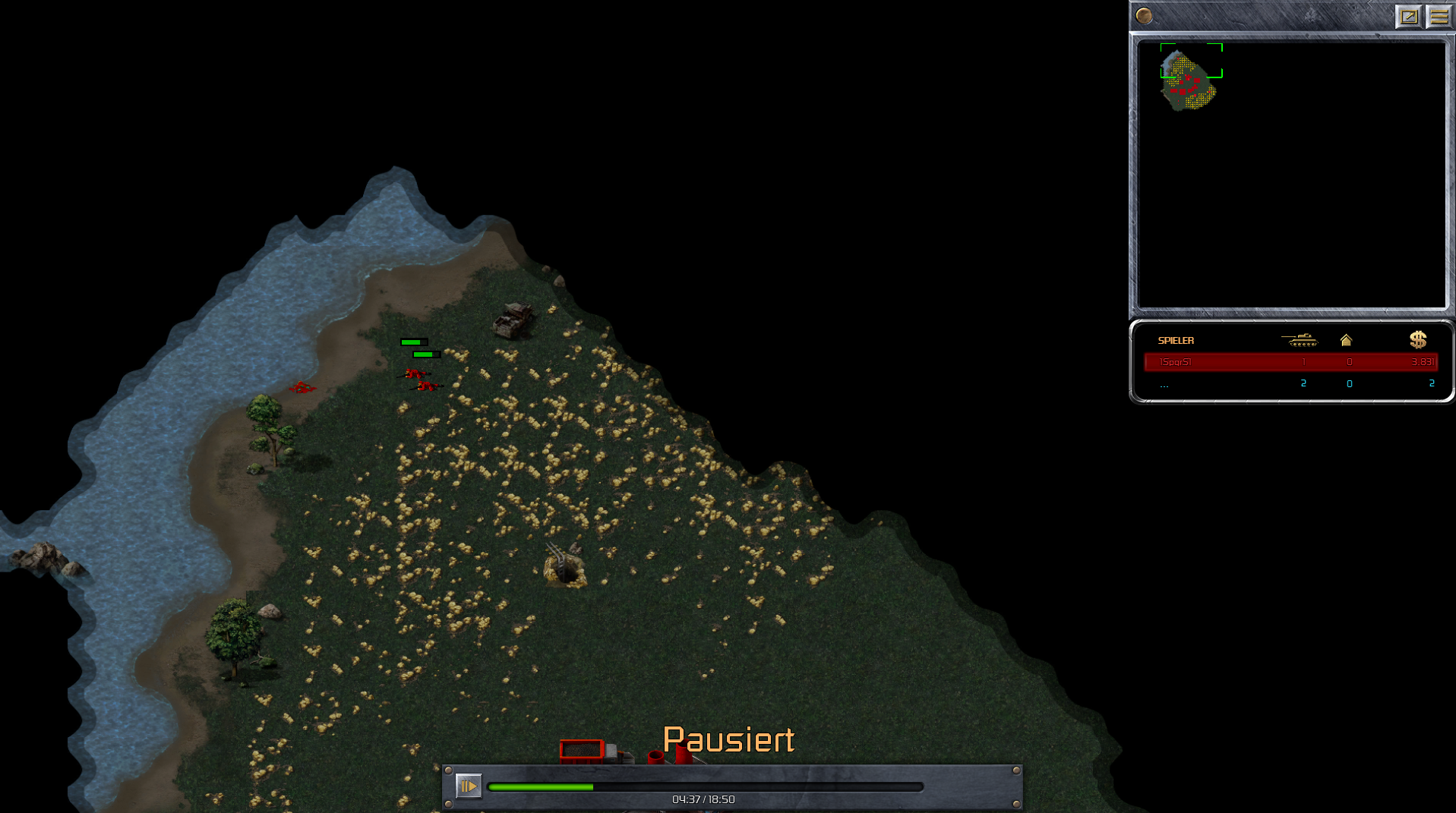Select the red player row 1SpqrS1
The width and height of the screenshot is (1456, 813).
tap(1290, 362)
